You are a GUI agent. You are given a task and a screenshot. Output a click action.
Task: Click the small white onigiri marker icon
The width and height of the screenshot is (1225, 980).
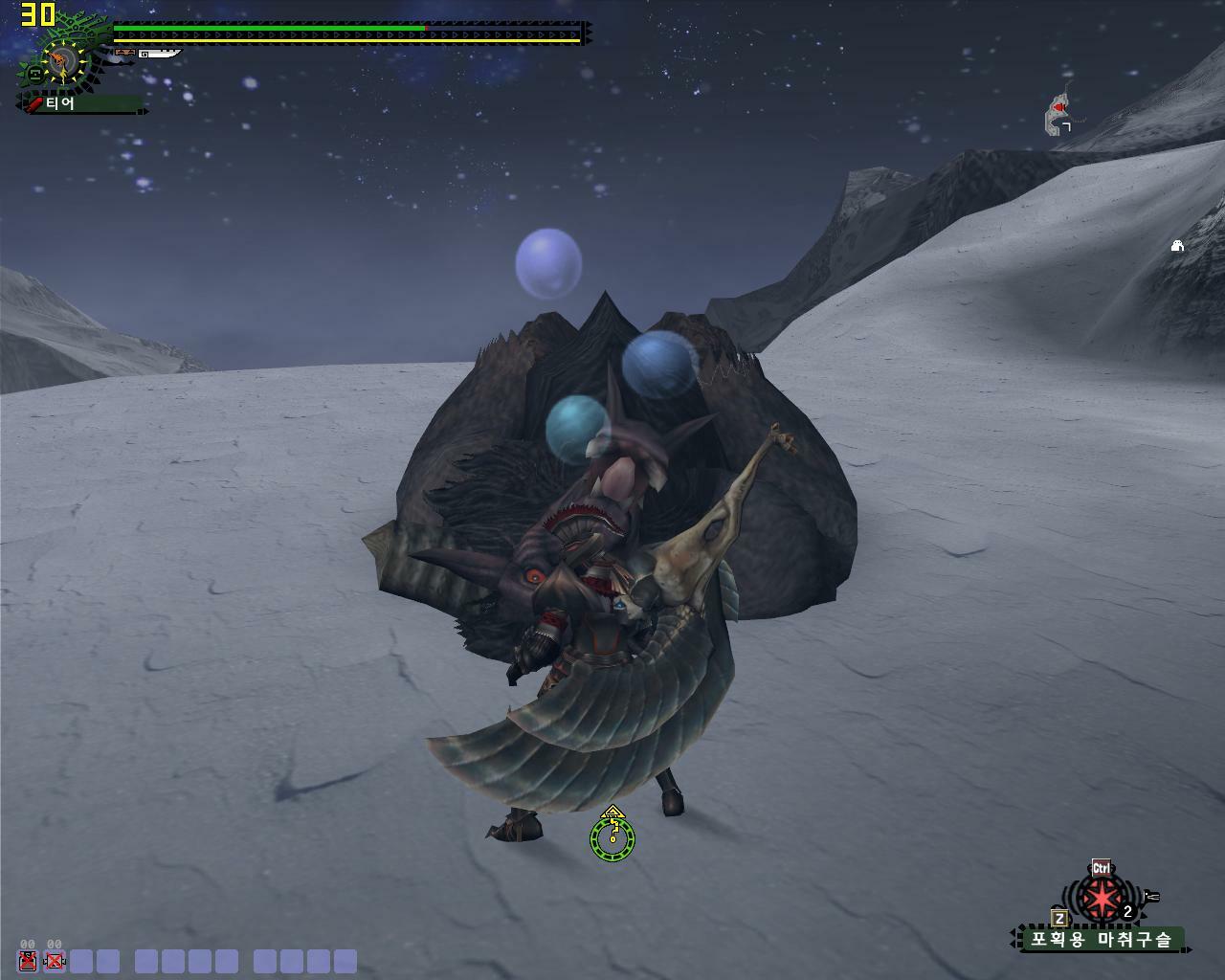[1177, 246]
